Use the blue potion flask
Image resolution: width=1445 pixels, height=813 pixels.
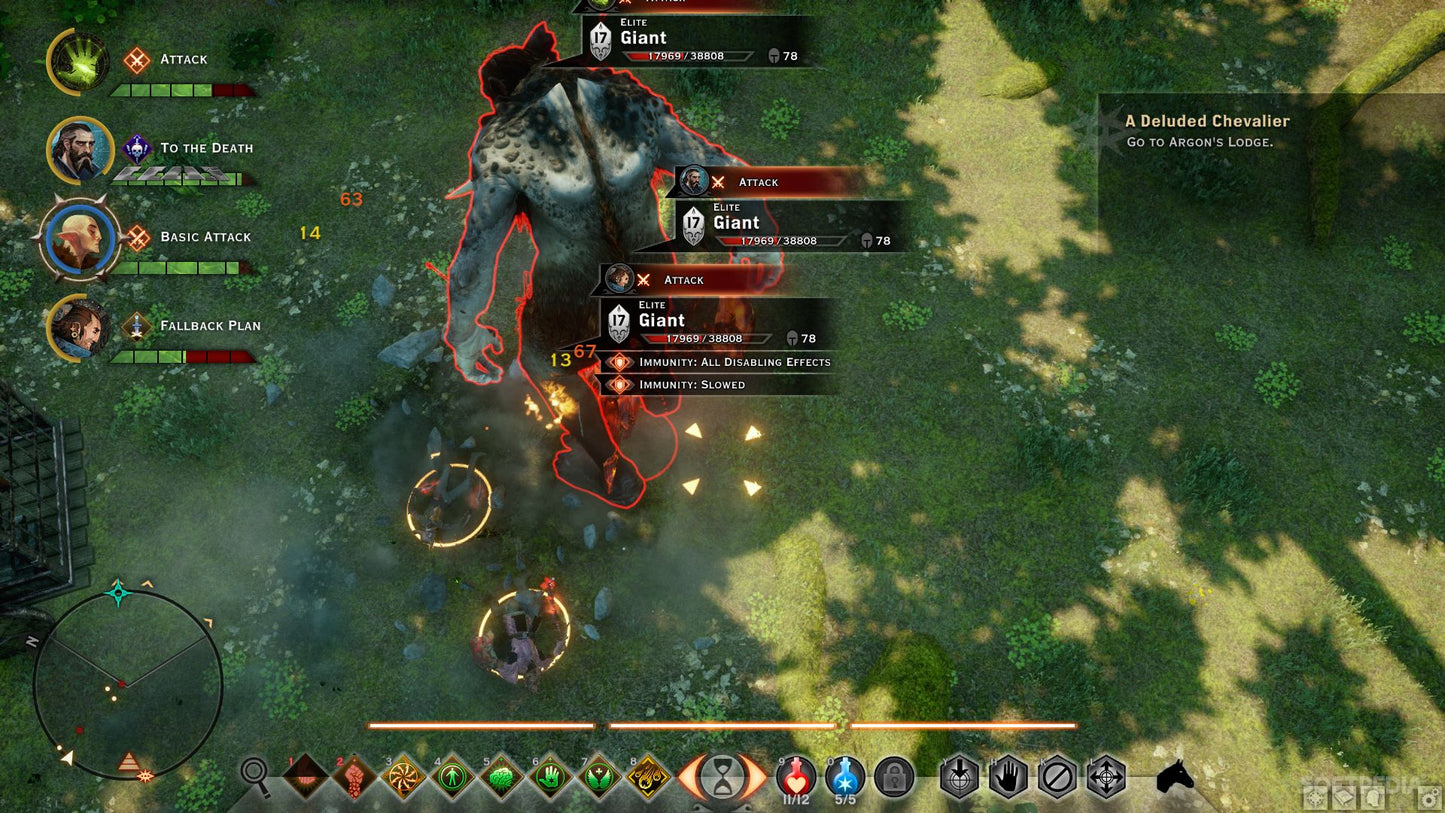click(845, 775)
